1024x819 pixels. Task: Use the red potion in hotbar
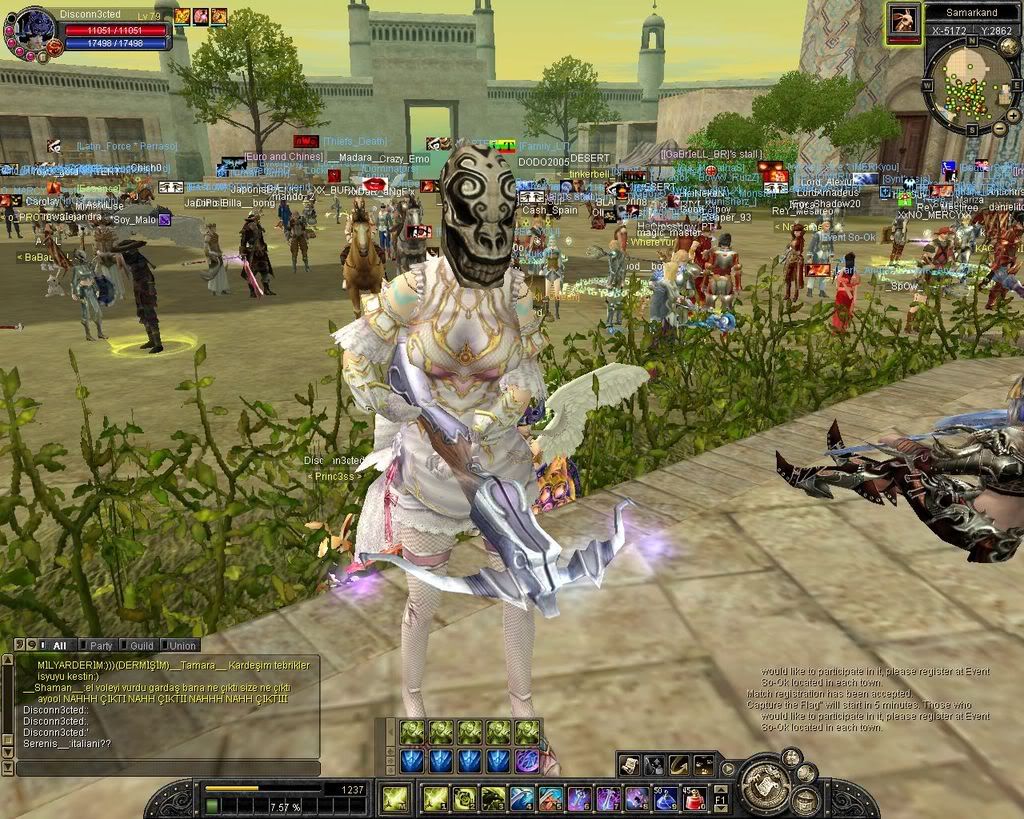pos(694,798)
